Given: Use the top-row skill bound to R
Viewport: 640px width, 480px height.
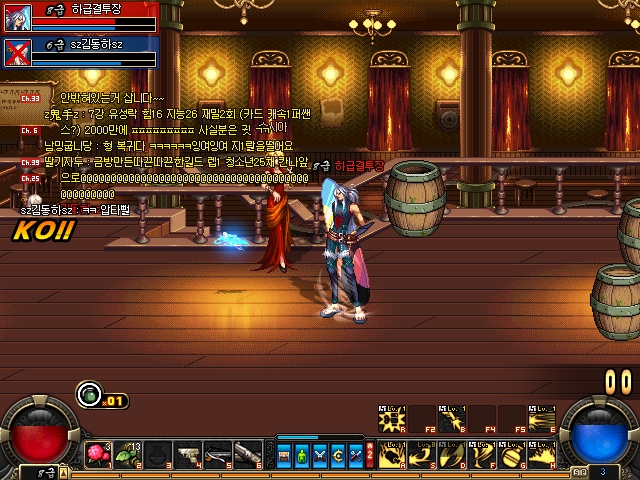Looking at the screenshot, I should pos(391,418).
